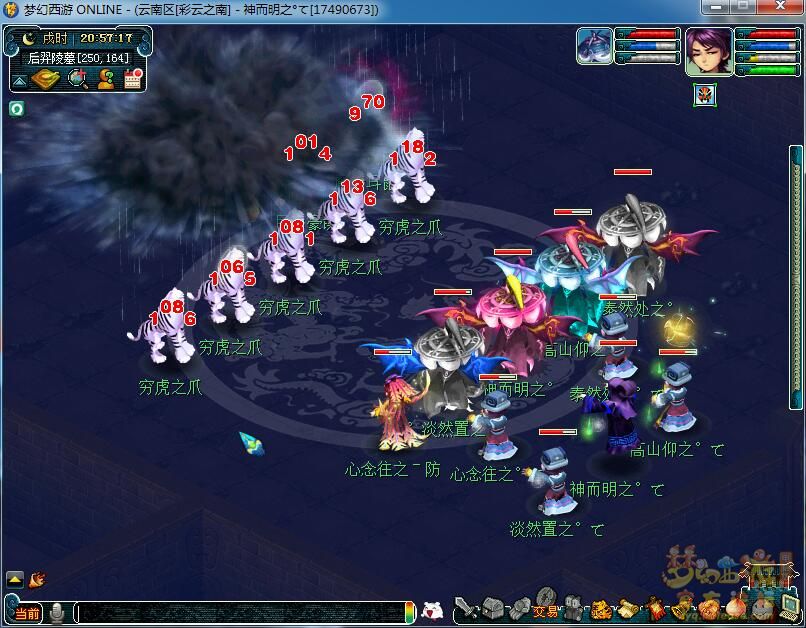The image size is (806, 628).
Task: Expand the chat log with the yellow arrow
Action: point(16,578)
